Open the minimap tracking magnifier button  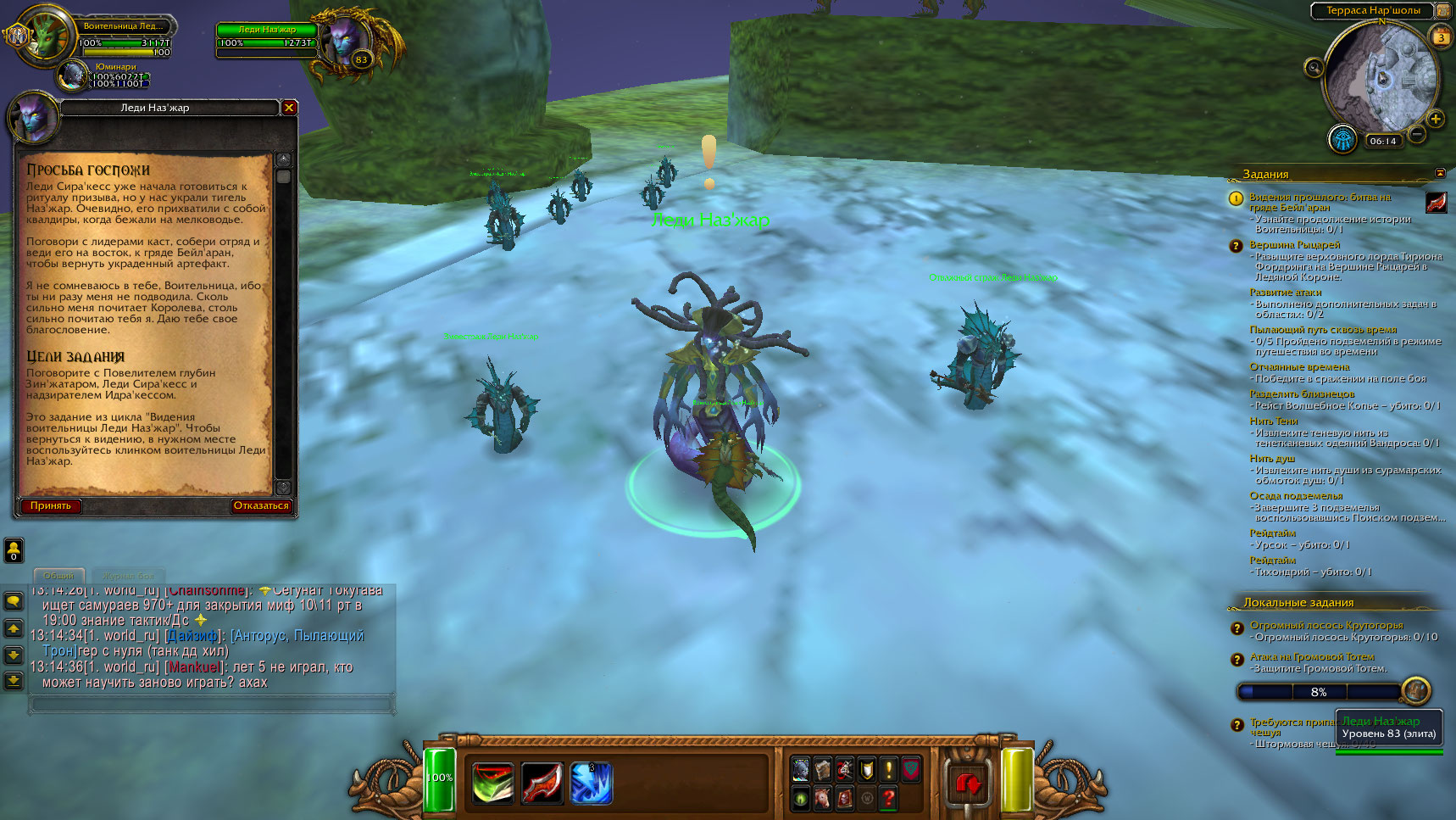1314,68
